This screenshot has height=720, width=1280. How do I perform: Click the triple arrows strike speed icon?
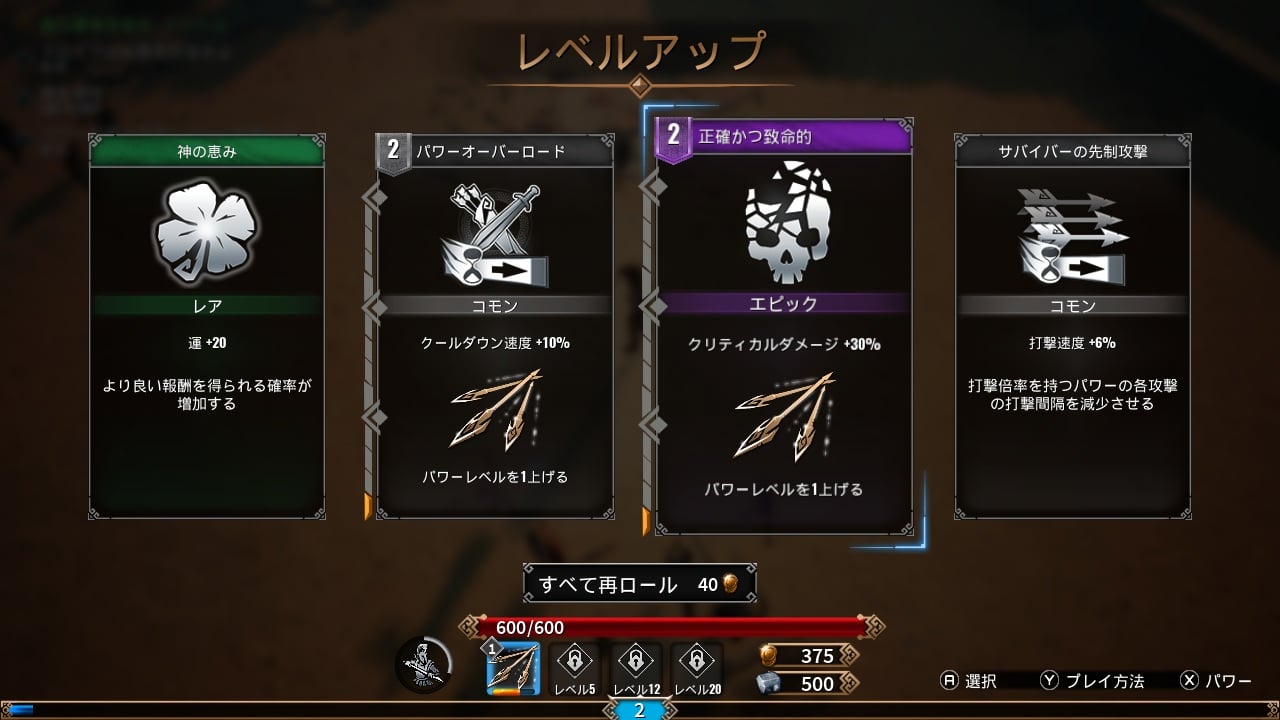coord(1072,230)
